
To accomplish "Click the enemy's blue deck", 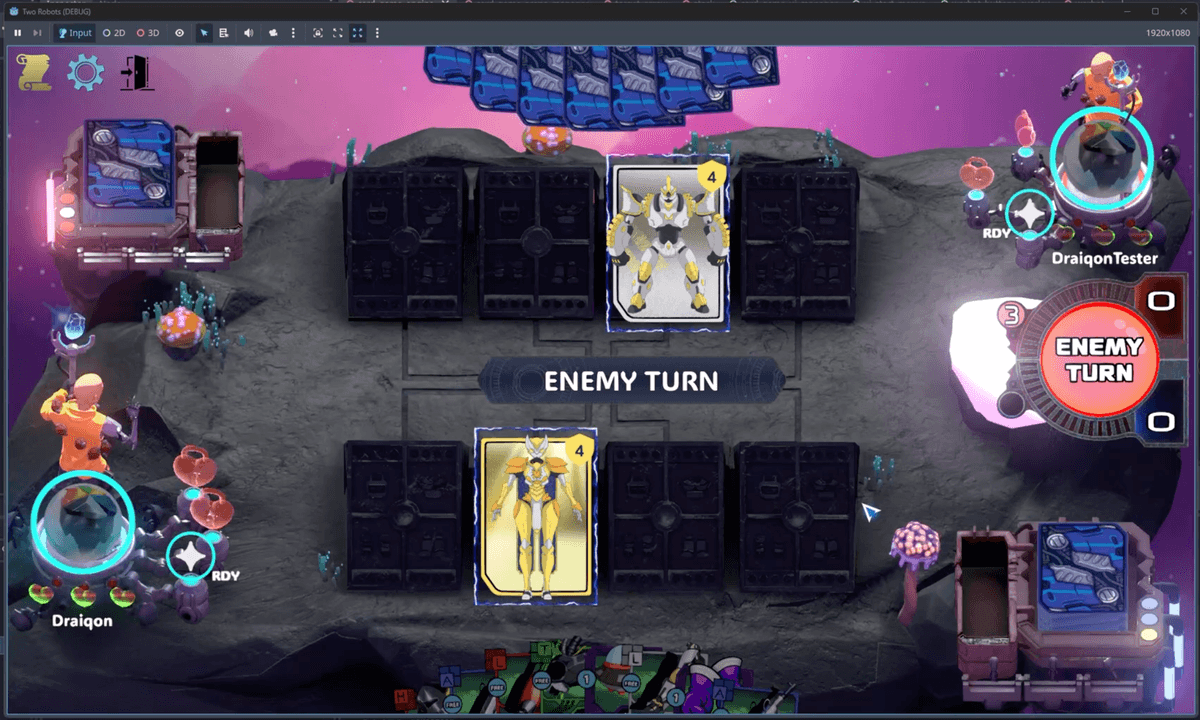I will 128,167.
